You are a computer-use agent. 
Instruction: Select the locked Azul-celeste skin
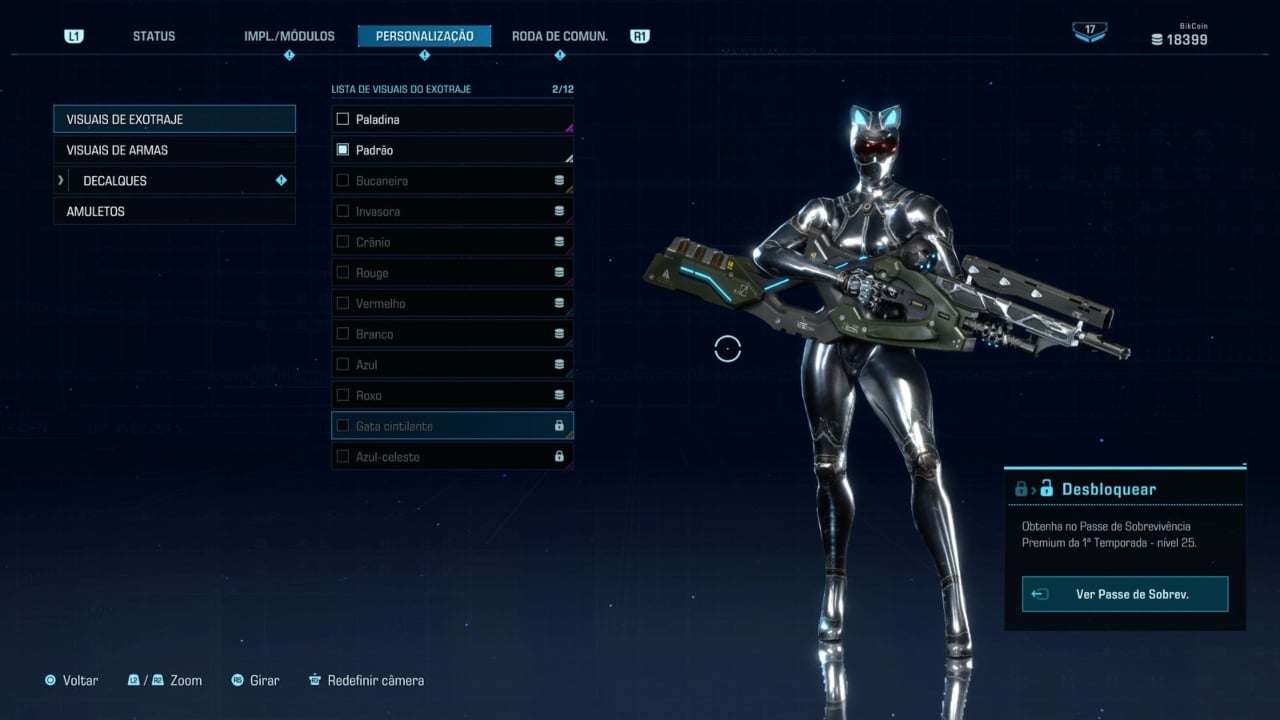click(x=452, y=457)
